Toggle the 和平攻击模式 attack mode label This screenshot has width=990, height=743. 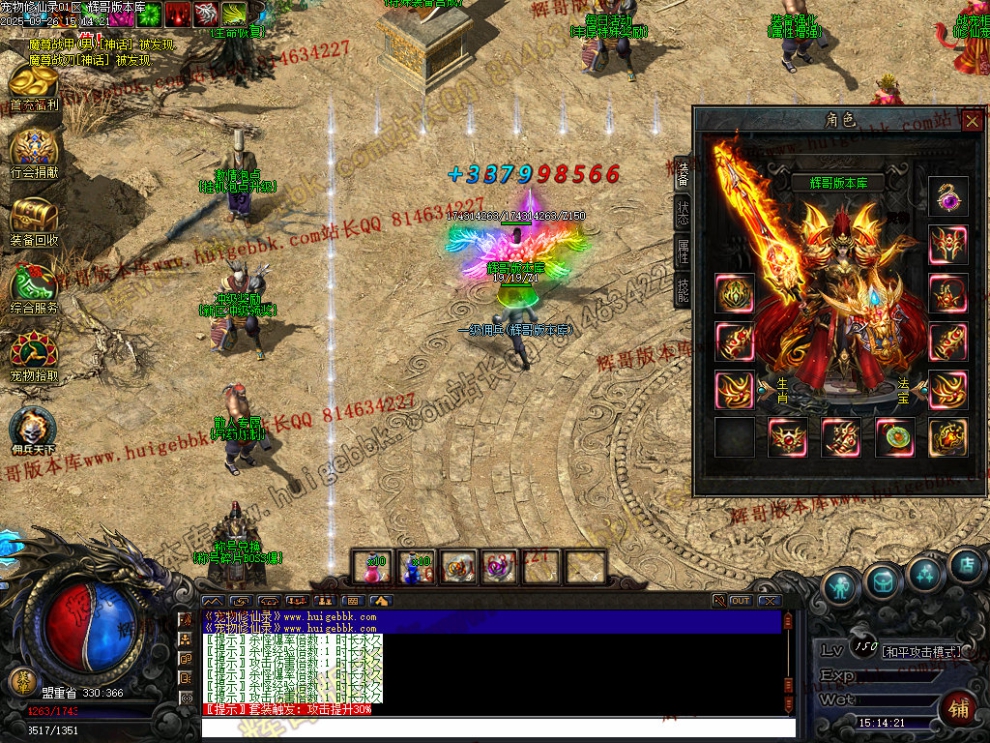[920, 651]
